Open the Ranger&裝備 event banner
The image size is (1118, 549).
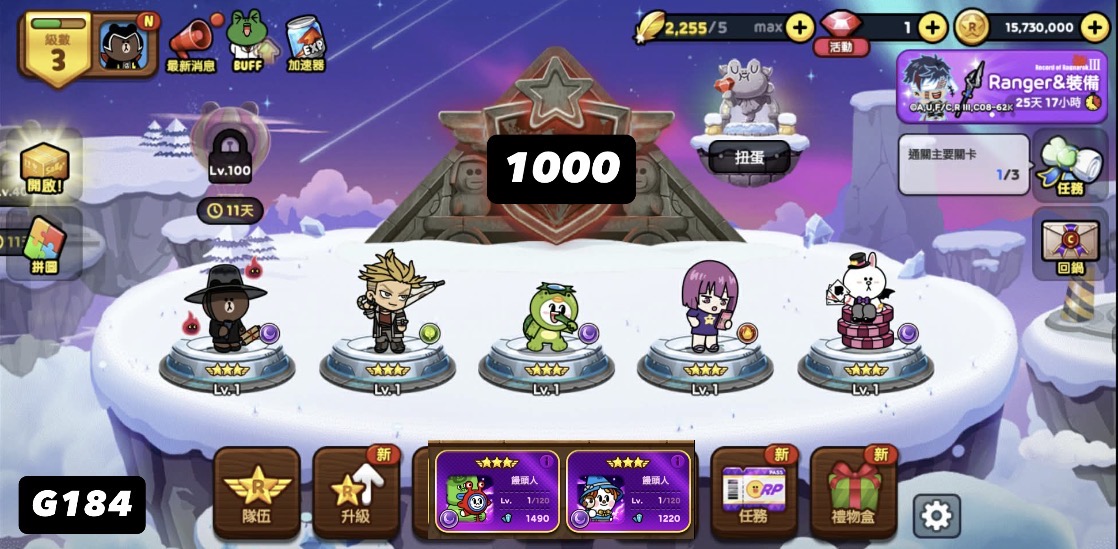[1003, 86]
